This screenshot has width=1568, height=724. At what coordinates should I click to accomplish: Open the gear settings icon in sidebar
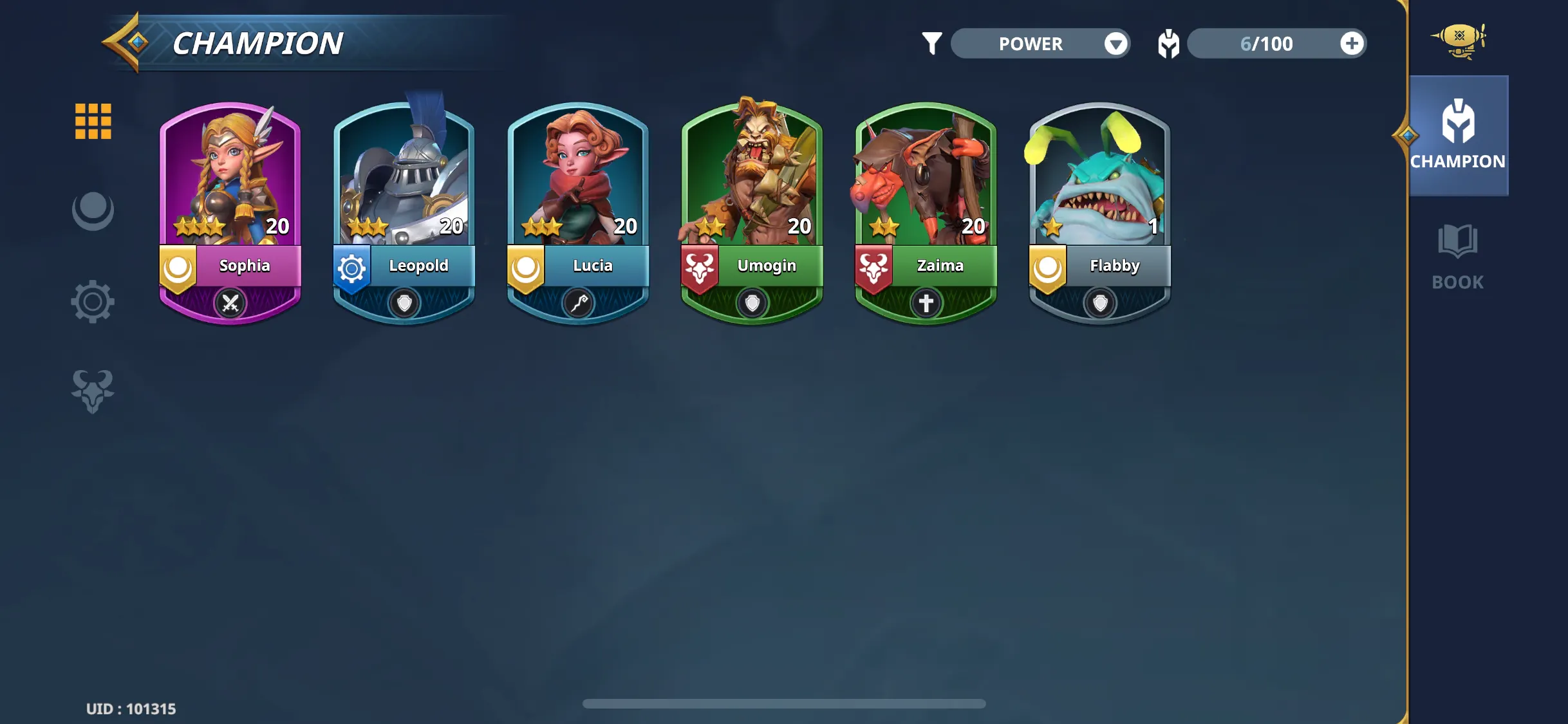[94, 300]
